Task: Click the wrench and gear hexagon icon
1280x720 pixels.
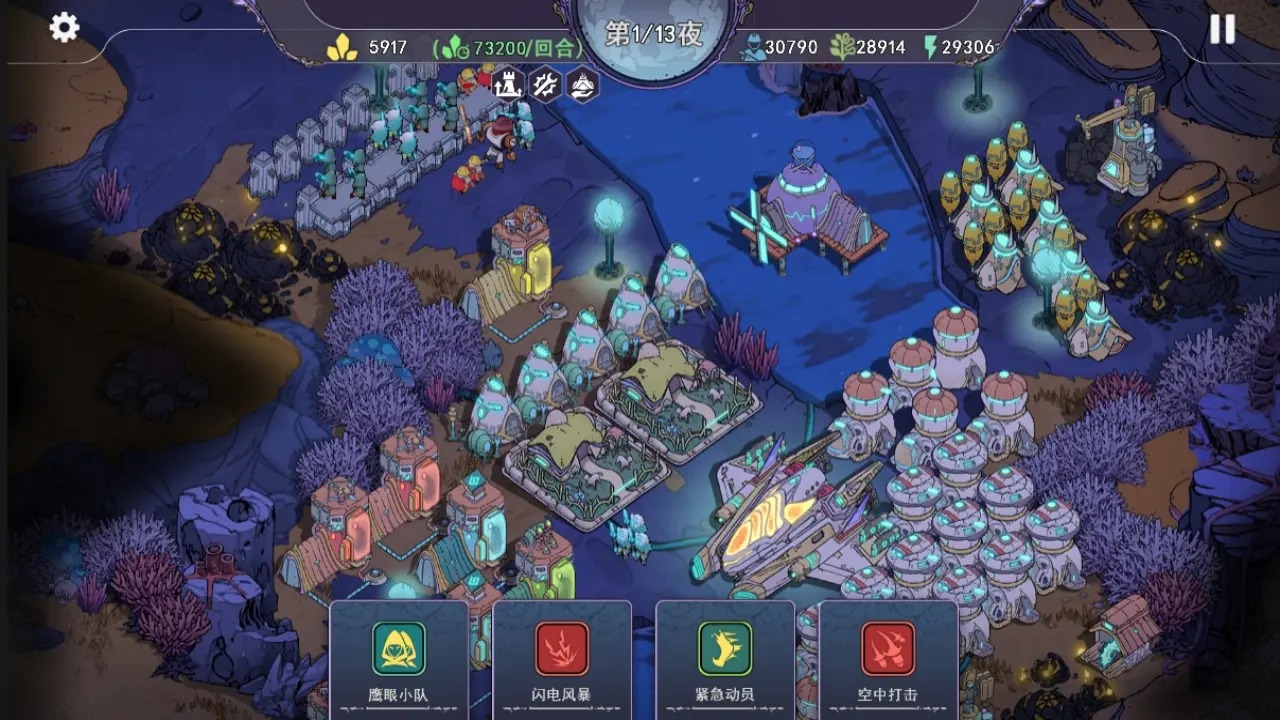Action: (545, 84)
